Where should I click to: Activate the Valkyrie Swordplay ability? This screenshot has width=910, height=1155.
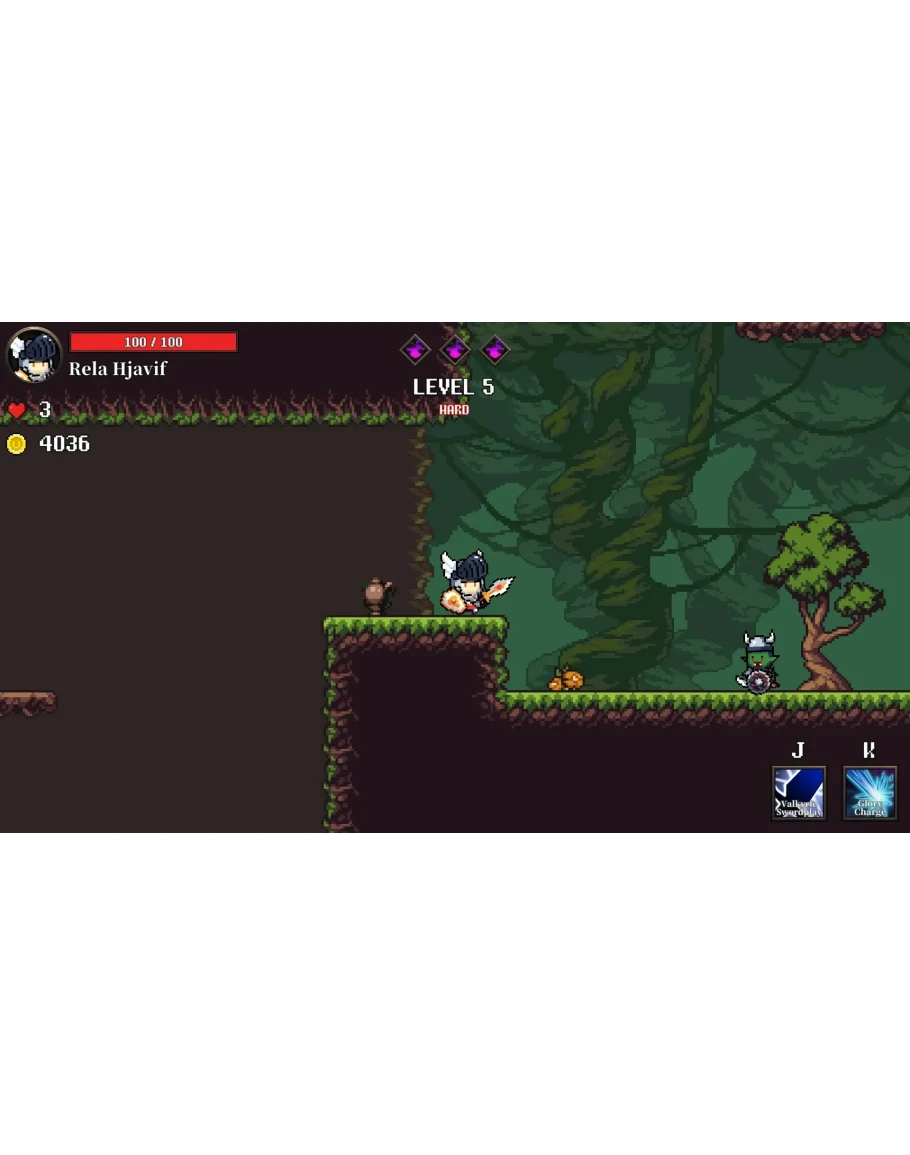(x=798, y=793)
